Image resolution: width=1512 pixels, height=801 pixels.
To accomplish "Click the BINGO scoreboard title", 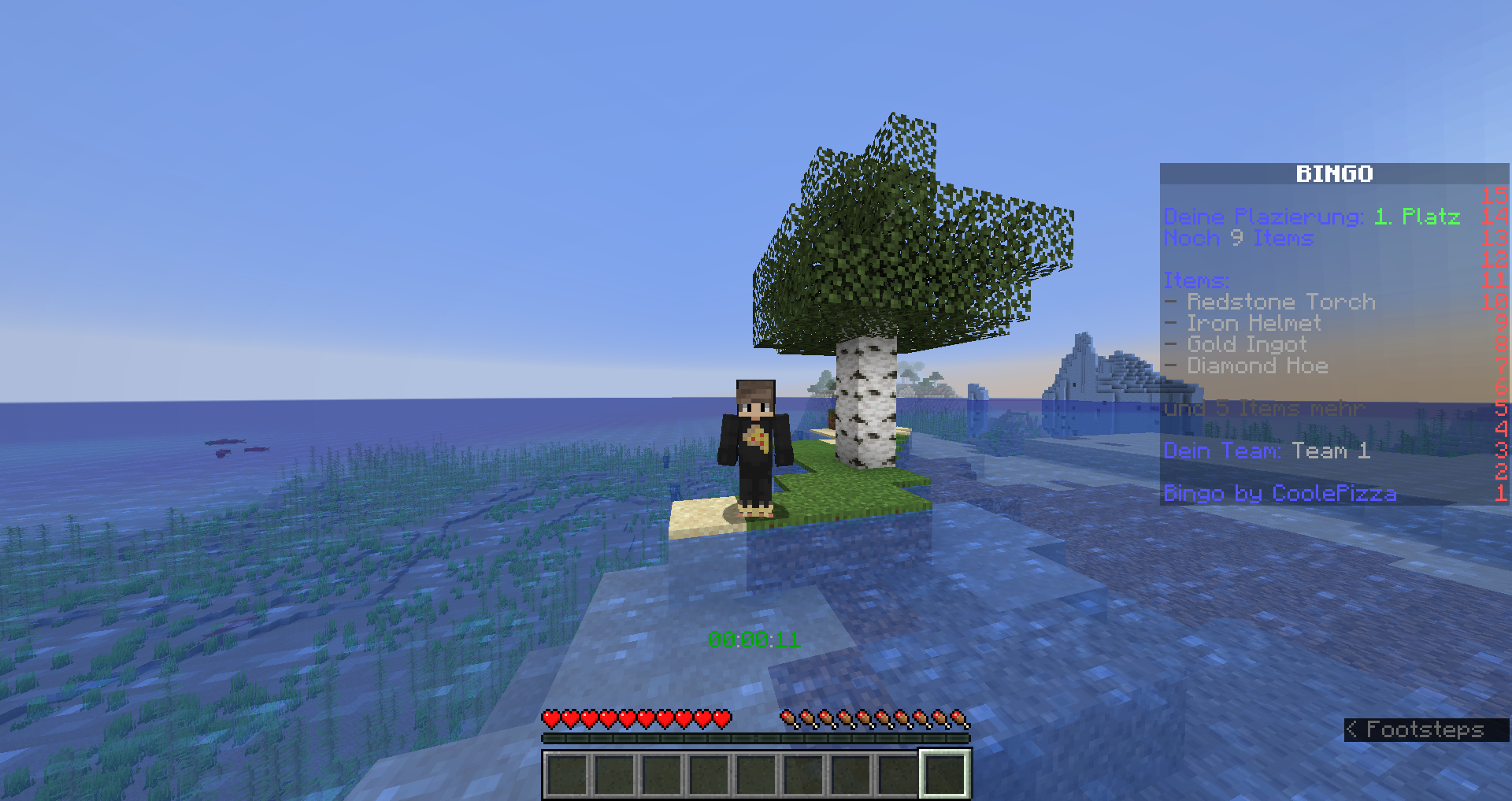I will click(x=1335, y=173).
